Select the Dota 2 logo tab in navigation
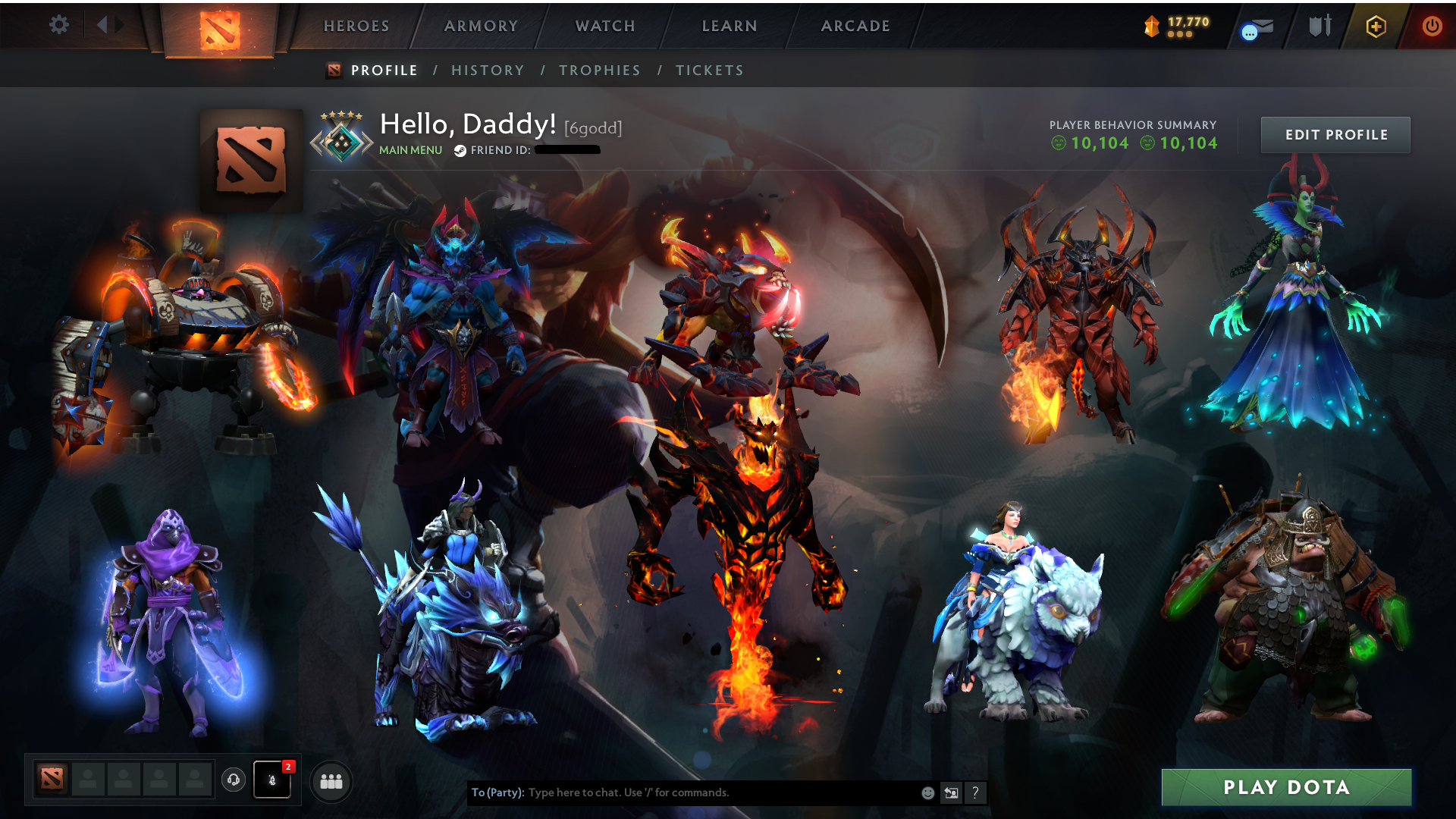Viewport: 1456px width, 819px height. point(218,30)
